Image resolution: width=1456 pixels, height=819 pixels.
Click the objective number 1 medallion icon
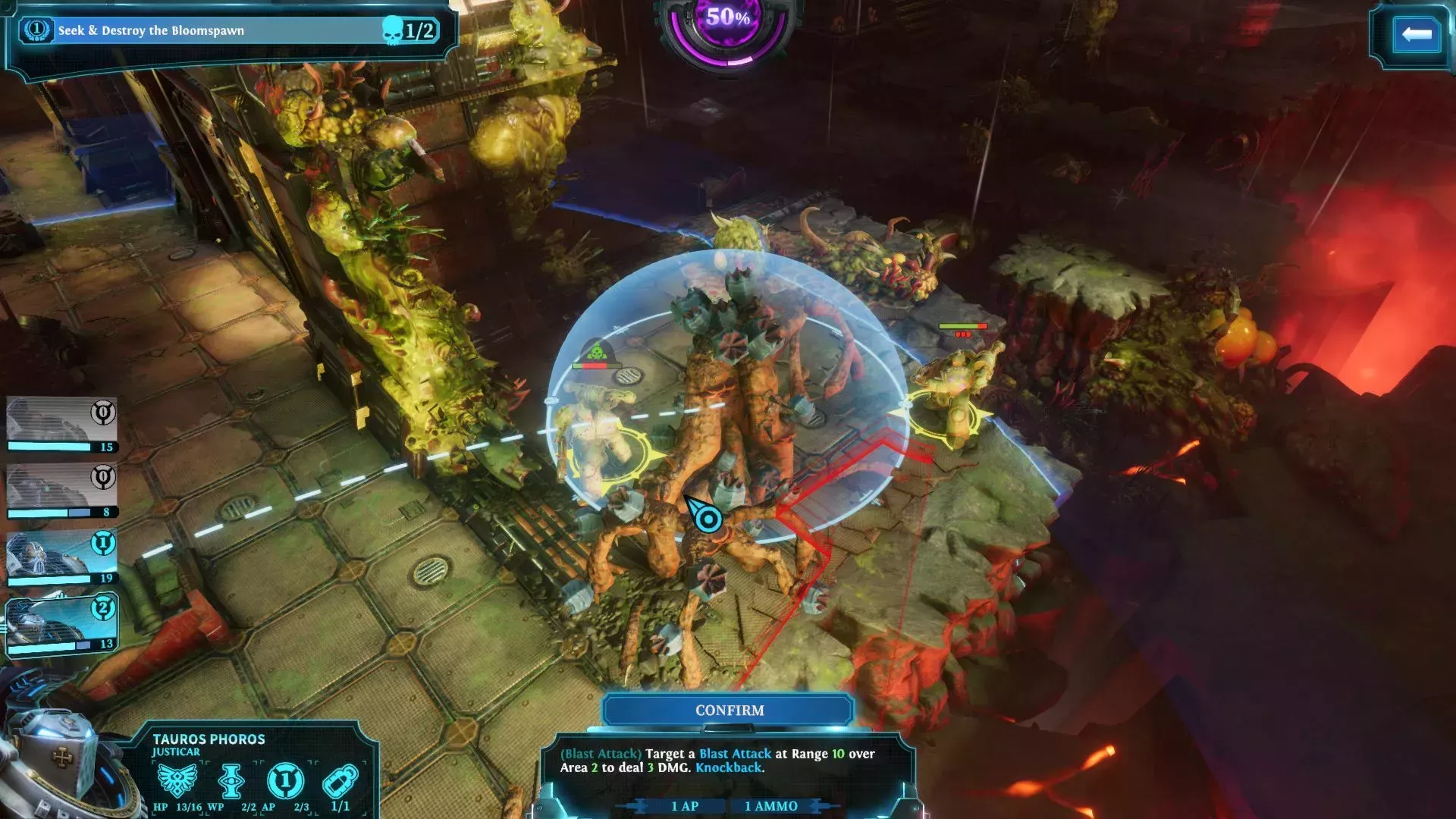pyautogui.click(x=36, y=30)
